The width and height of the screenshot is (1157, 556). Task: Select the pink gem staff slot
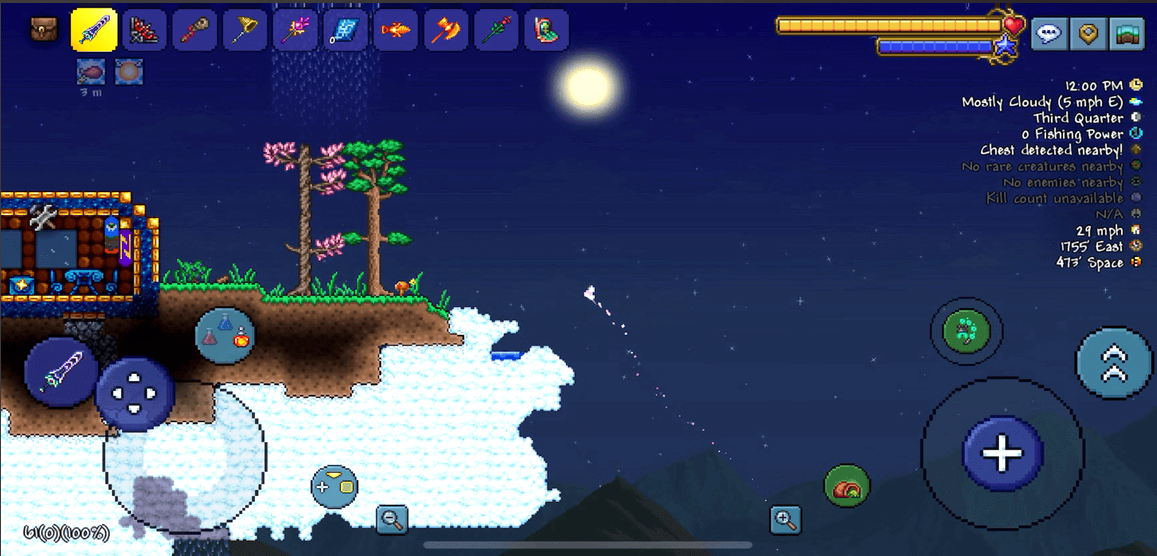(x=294, y=30)
